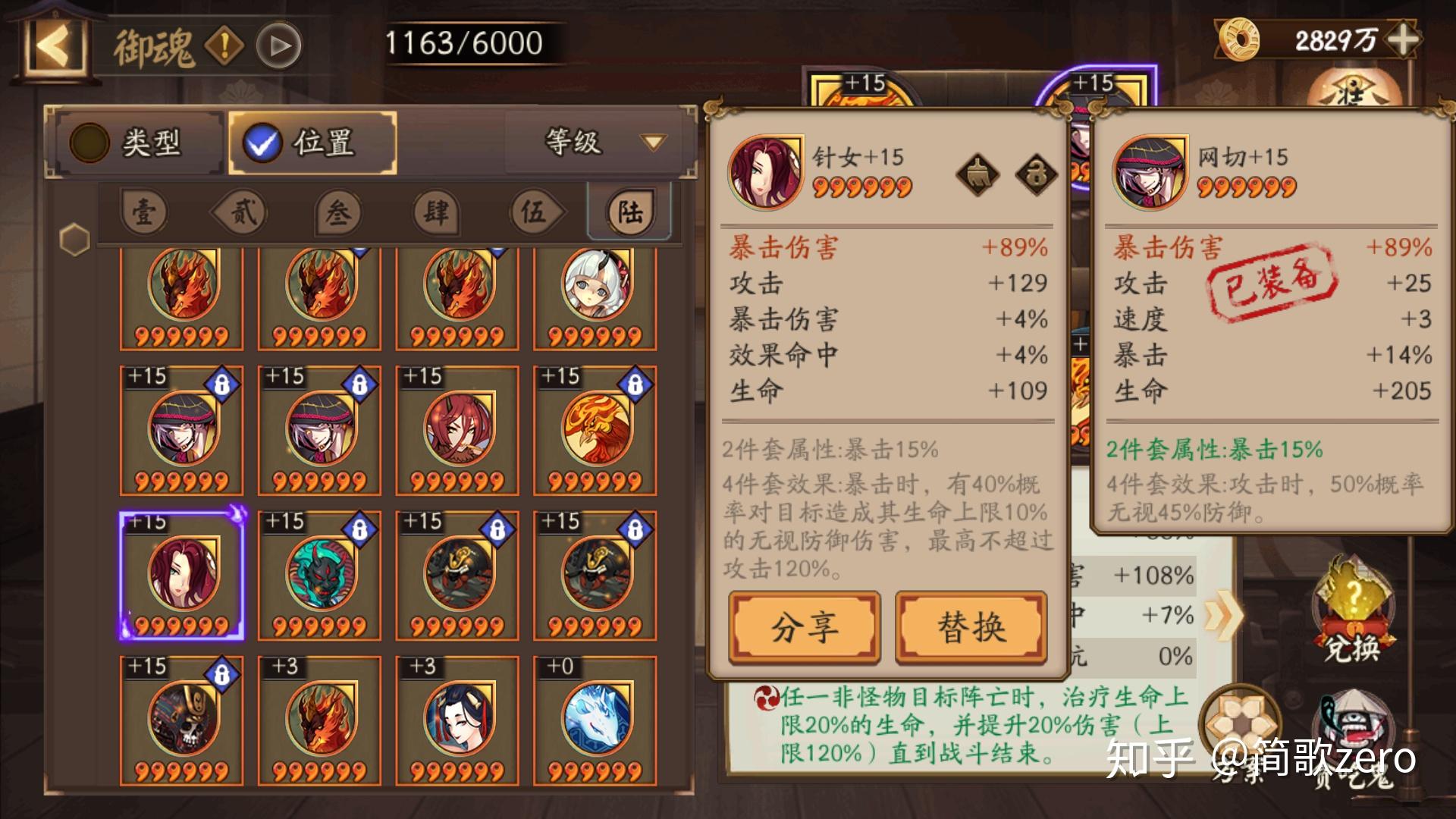Viewport: 1456px width, 819px height.
Task: Switch to position tab 贰
Action: click(242, 213)
